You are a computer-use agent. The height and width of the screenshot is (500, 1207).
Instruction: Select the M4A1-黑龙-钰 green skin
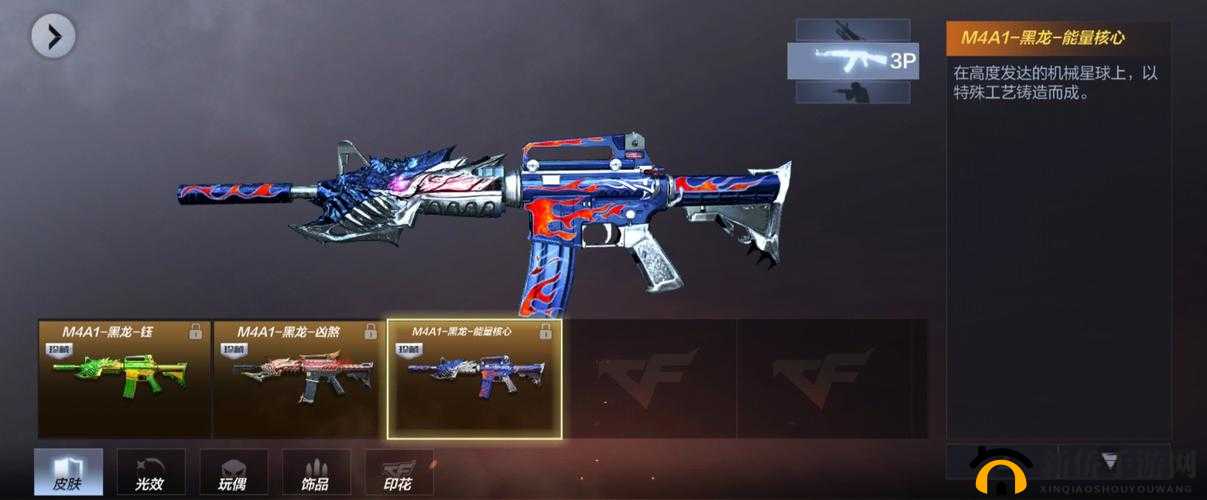(x=125, y=378)
